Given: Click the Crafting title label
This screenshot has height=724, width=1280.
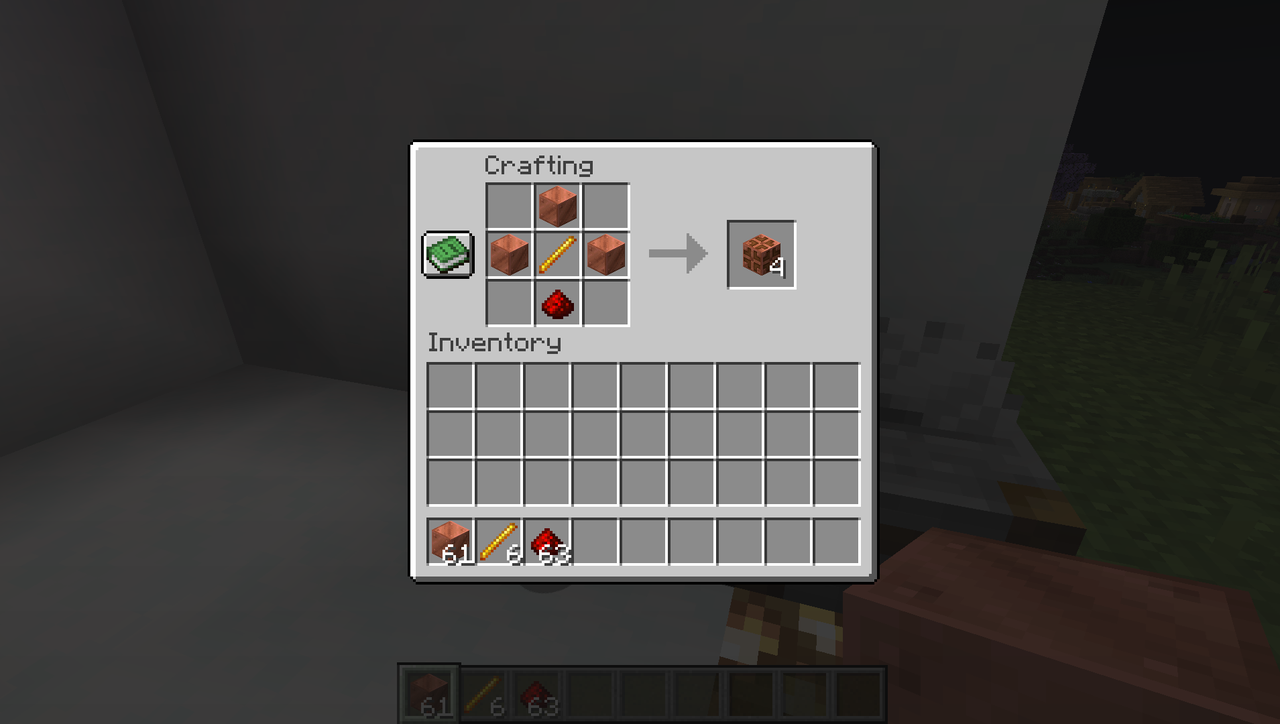Looking at the screenshot, I should [540, 166].
